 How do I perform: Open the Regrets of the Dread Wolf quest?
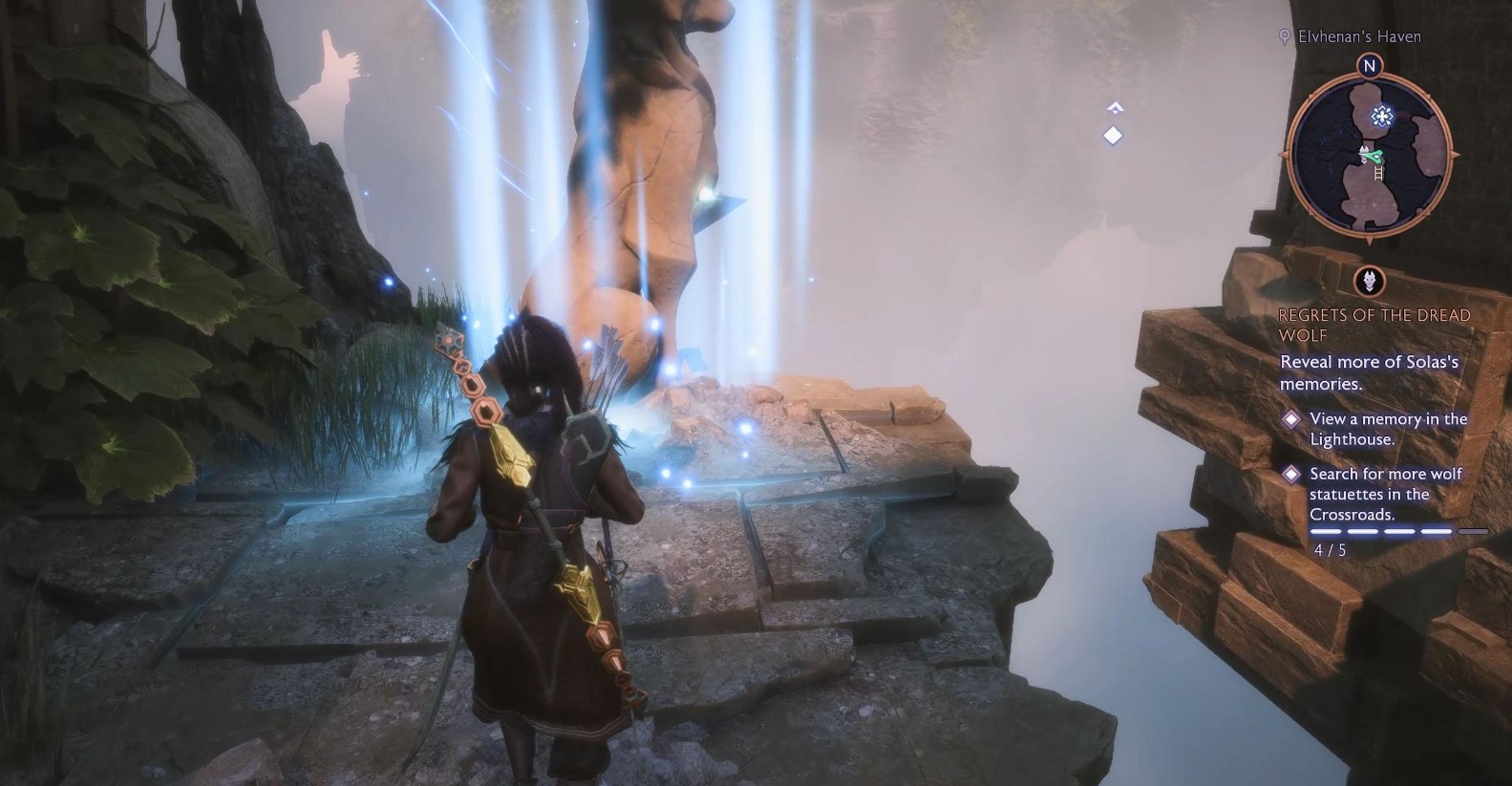[1374, 325]
